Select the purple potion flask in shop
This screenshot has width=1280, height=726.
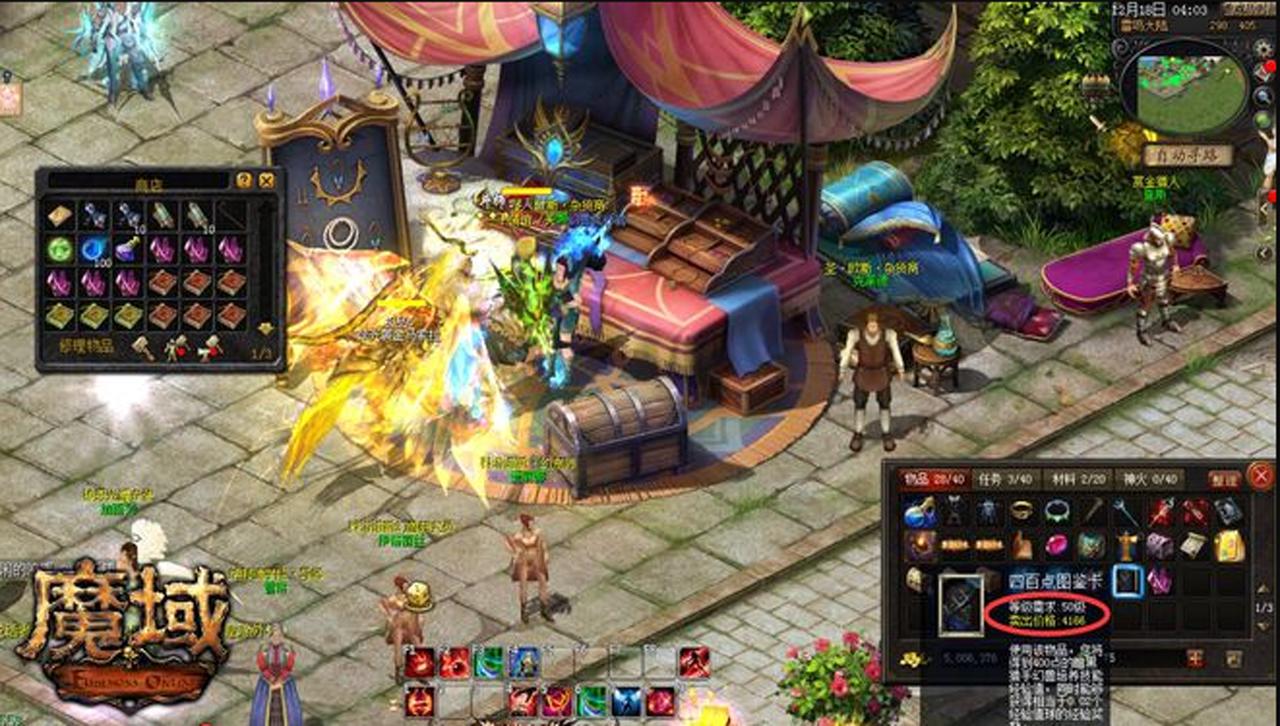[x=127, y=249]
